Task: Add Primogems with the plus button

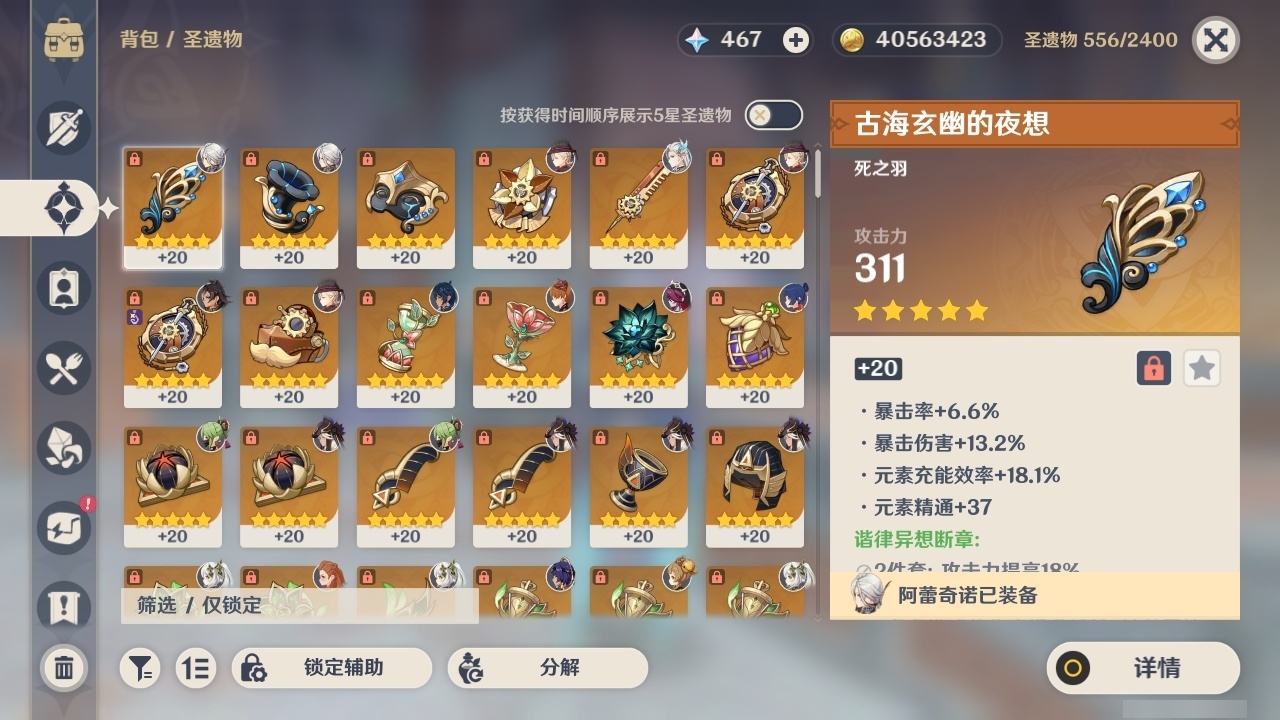Action: coord(795,39)
